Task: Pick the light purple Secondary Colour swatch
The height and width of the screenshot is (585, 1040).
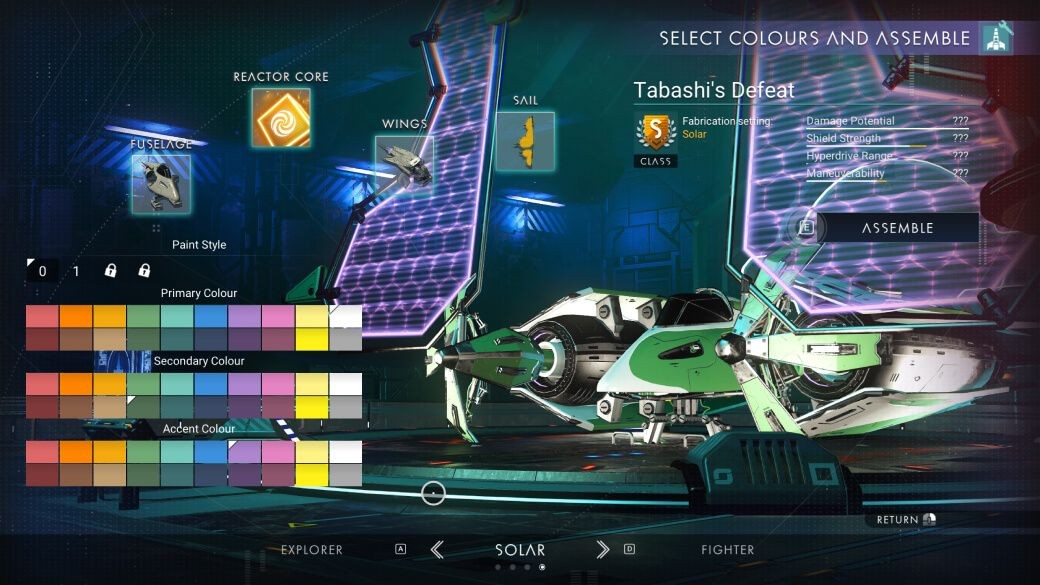Action: coord(244,384)
